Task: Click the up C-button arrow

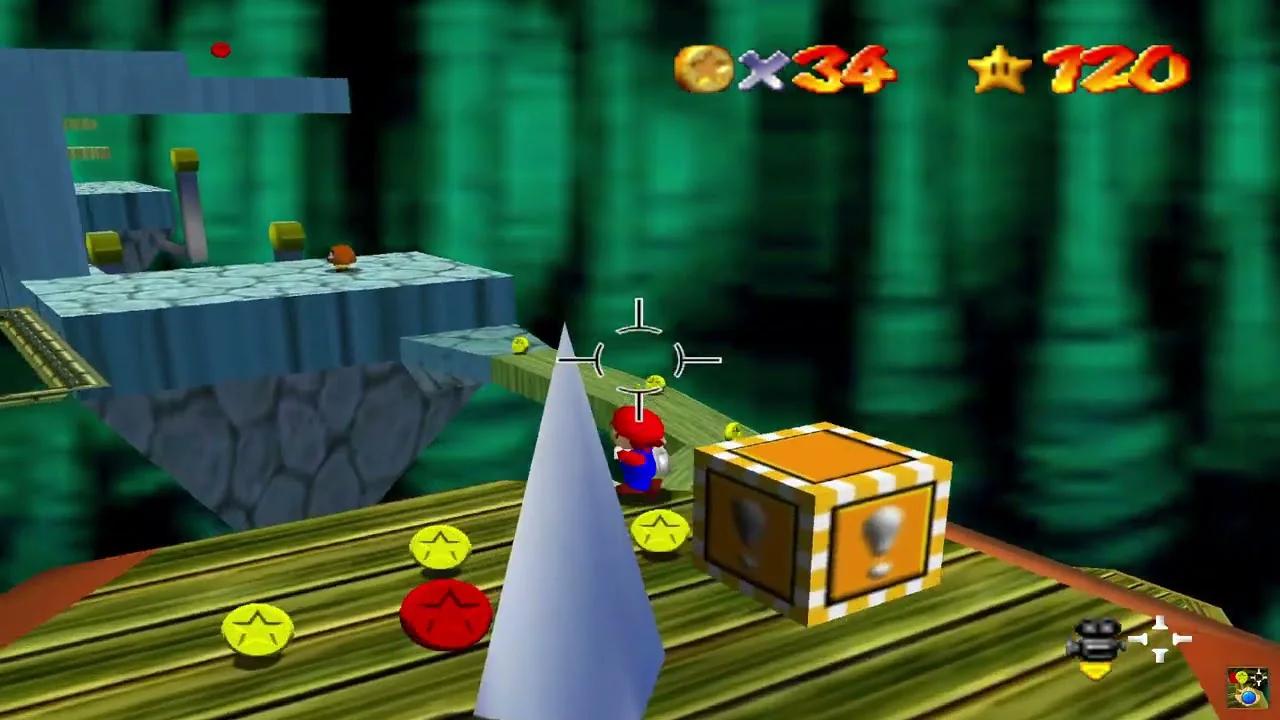Action: (1160, 623)
